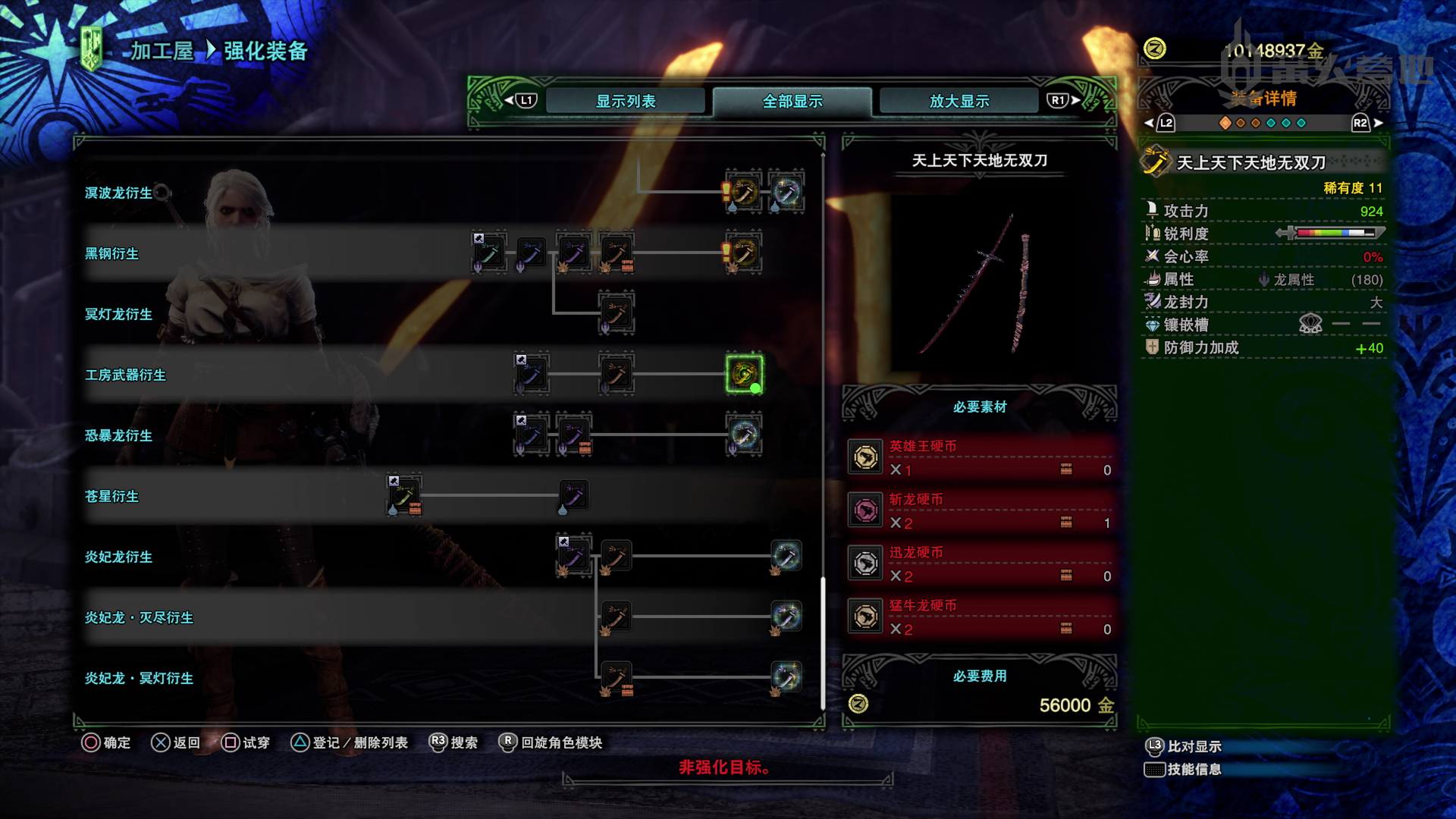Click the weapon tree vertical scrollbar

tap(824, 645)
